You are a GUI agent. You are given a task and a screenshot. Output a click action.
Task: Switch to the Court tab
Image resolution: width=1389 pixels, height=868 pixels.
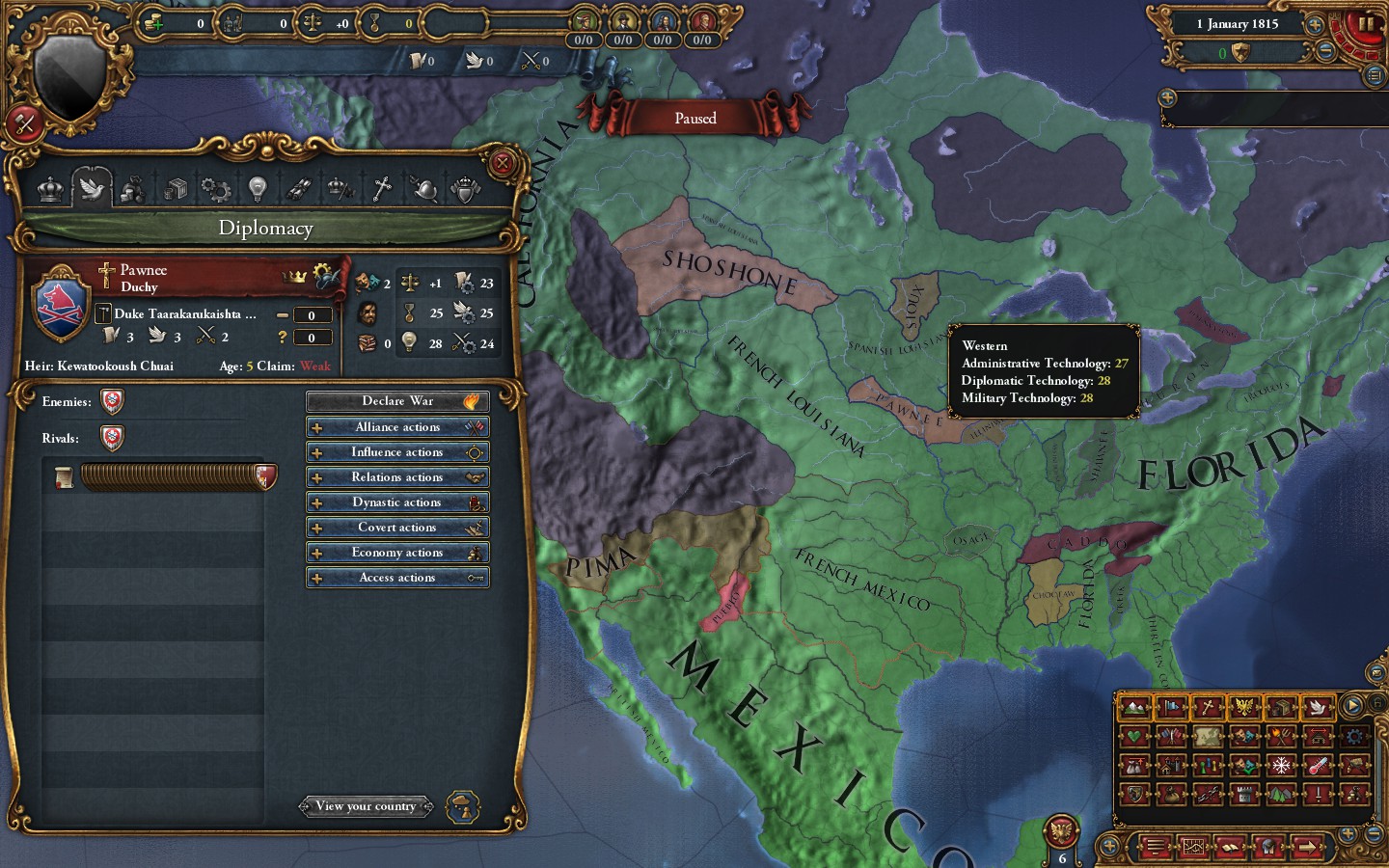coord(49,188)
